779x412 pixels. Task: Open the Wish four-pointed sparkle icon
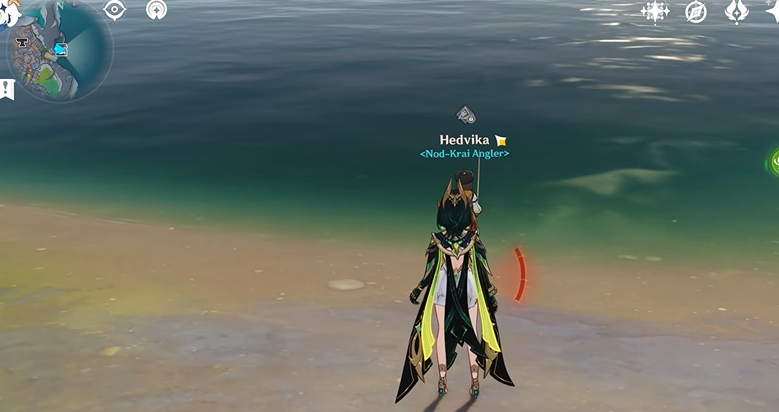tap(655, 11)
